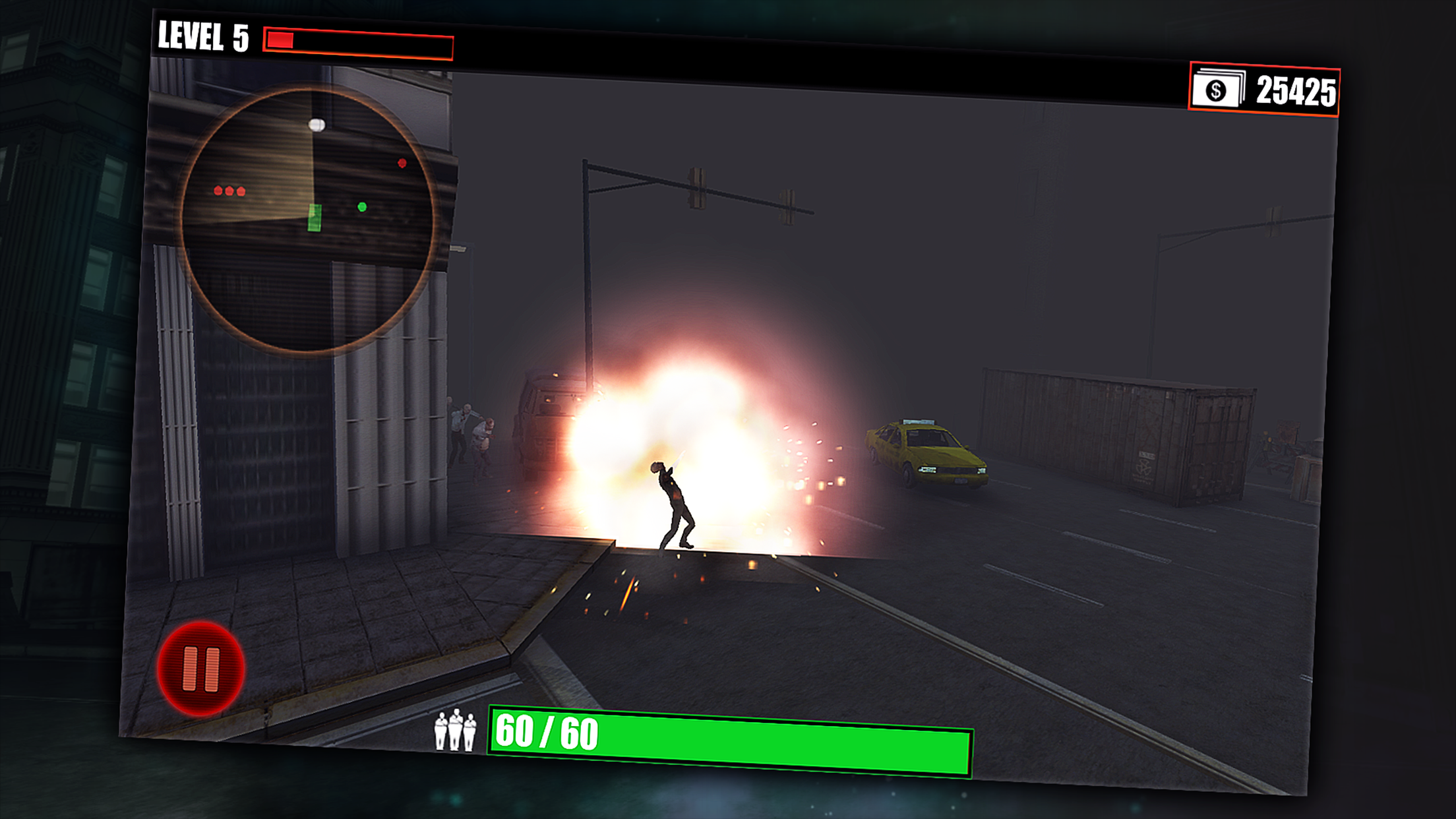Tap the money counter showing 25425
The image size is (1456, 819).
point(1296,90)
